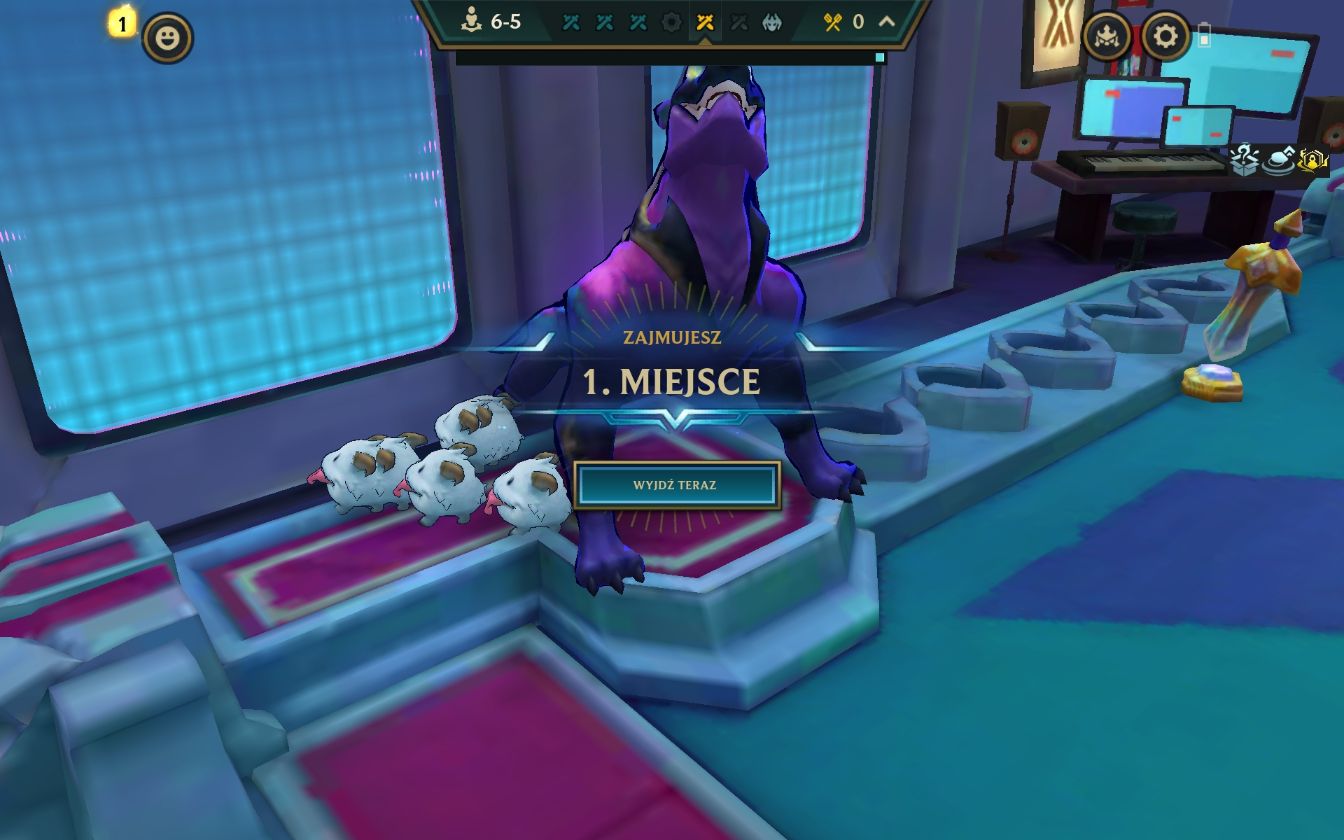Inspect the mystery box augment icon
Screen dimensions: 1344x840
tap(1245, 160)
